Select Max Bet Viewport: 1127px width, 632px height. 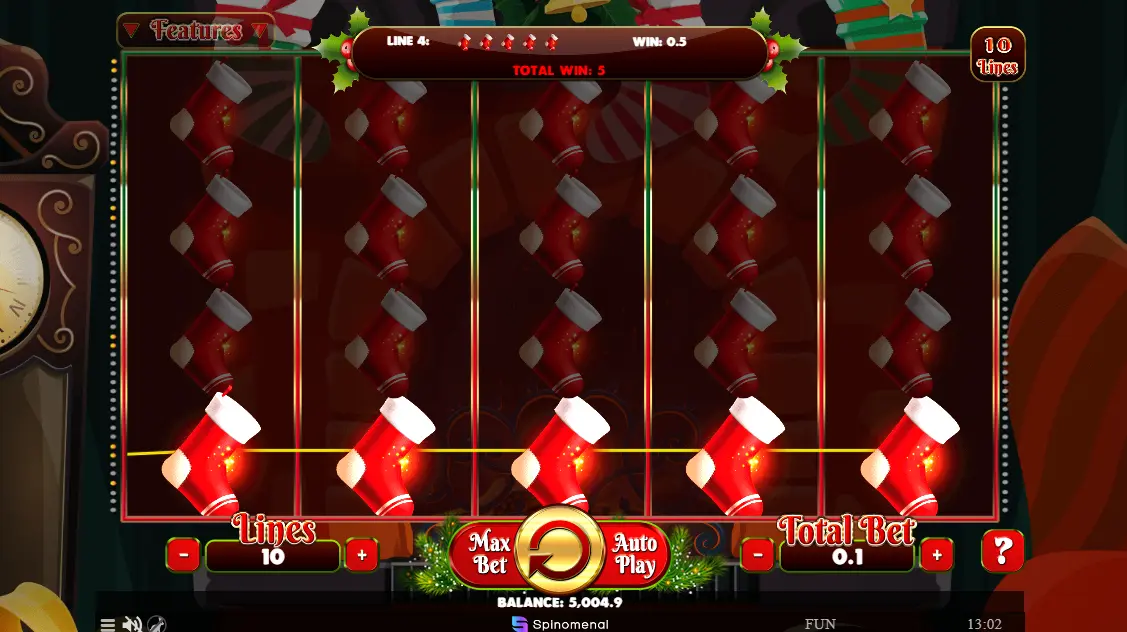[x=488, y=554]
